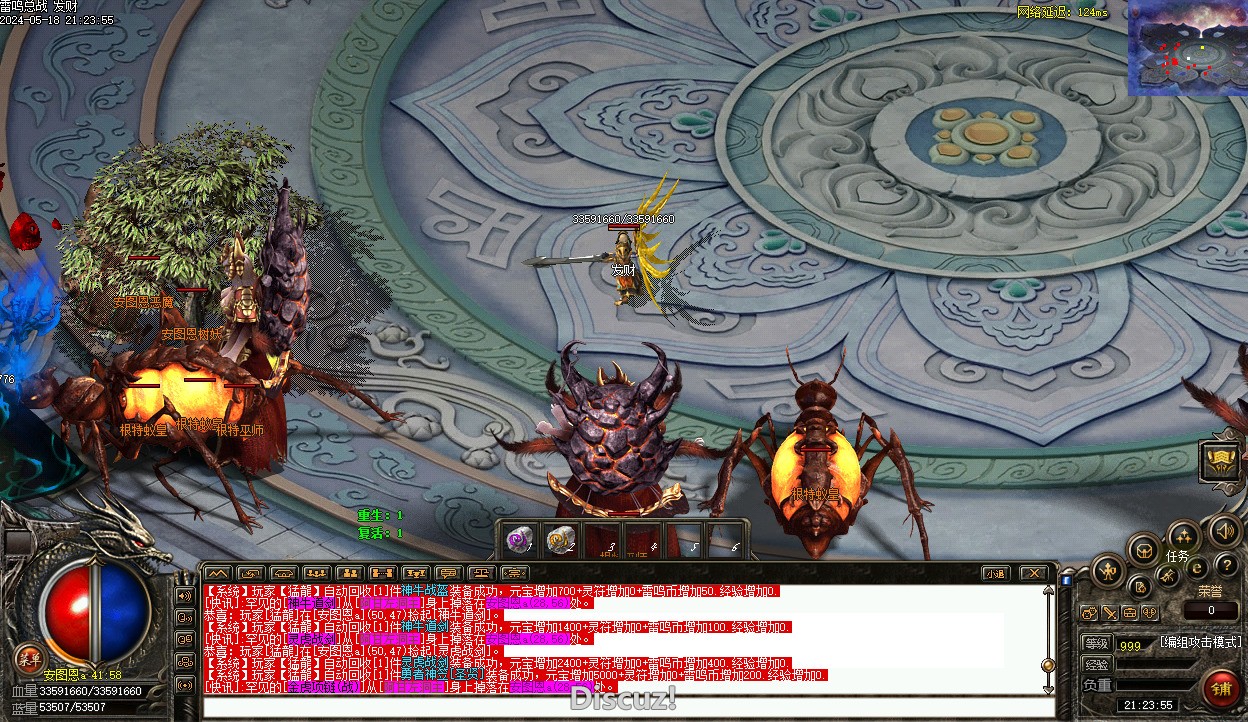
Task: Open the minimap in the top corner
Action: pyautogui.click(x=1187, y=48)
